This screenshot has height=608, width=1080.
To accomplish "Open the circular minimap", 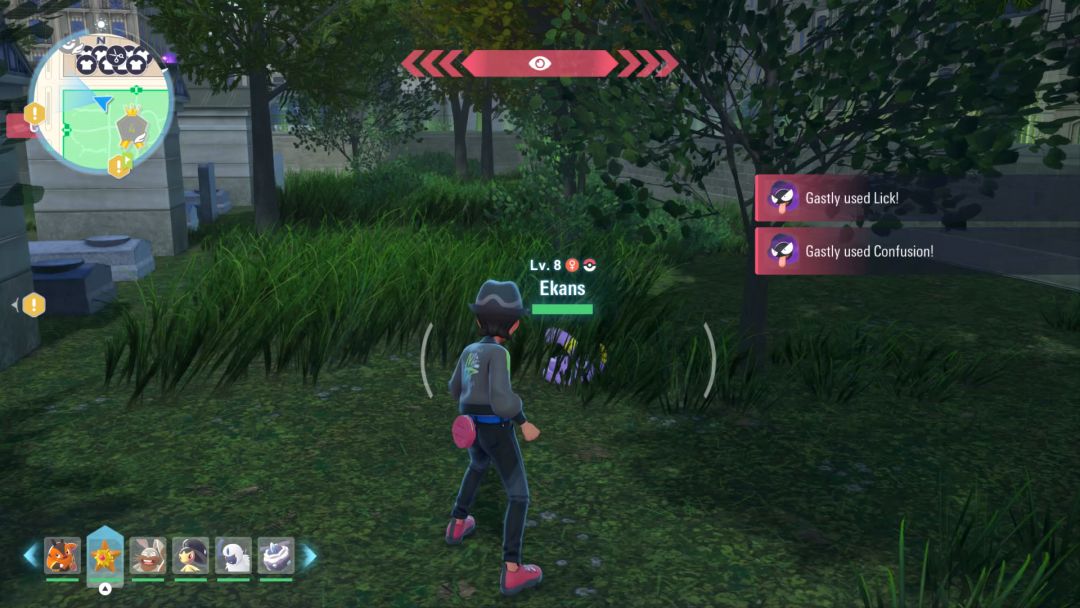I will [100, 100].
